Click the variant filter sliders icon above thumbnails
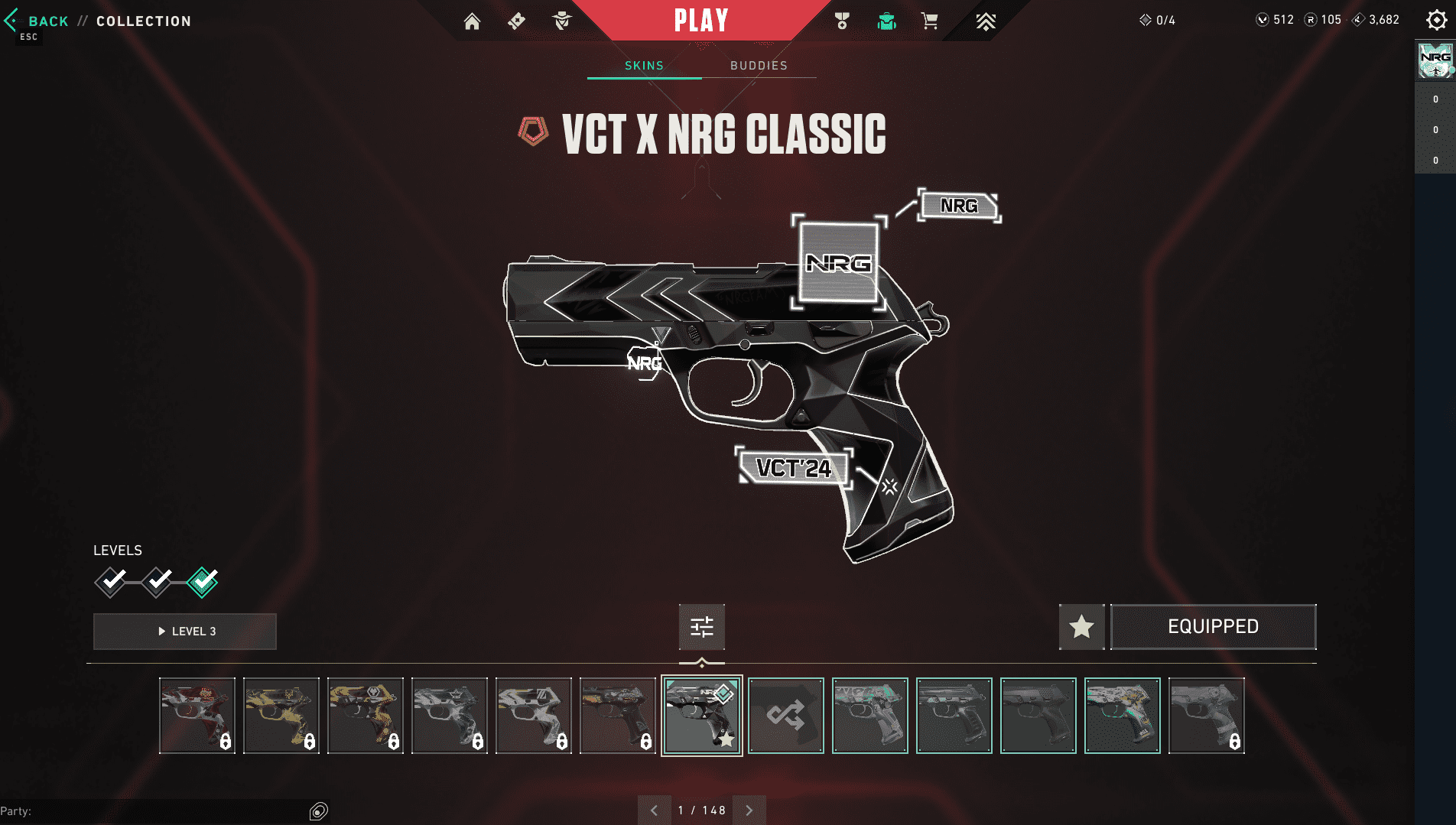This screenshot has height=825, width=1456. [x=701, y=627]
